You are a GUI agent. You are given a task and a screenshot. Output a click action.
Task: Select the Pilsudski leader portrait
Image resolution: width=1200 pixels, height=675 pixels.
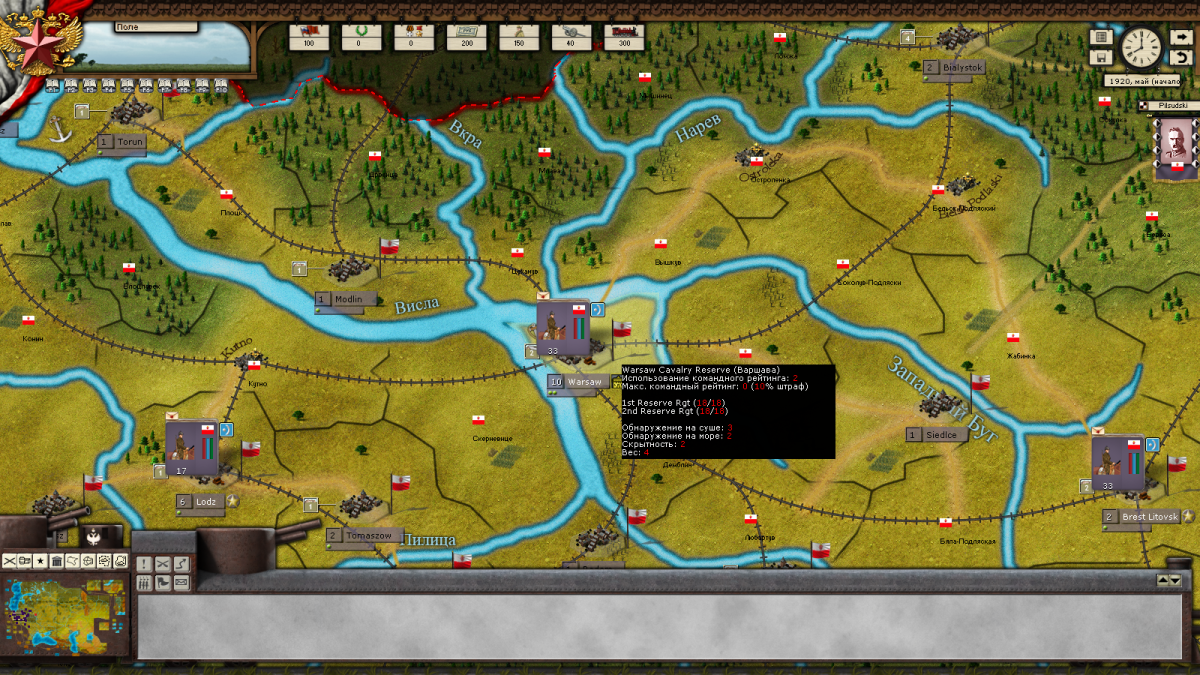(1174, 148)
